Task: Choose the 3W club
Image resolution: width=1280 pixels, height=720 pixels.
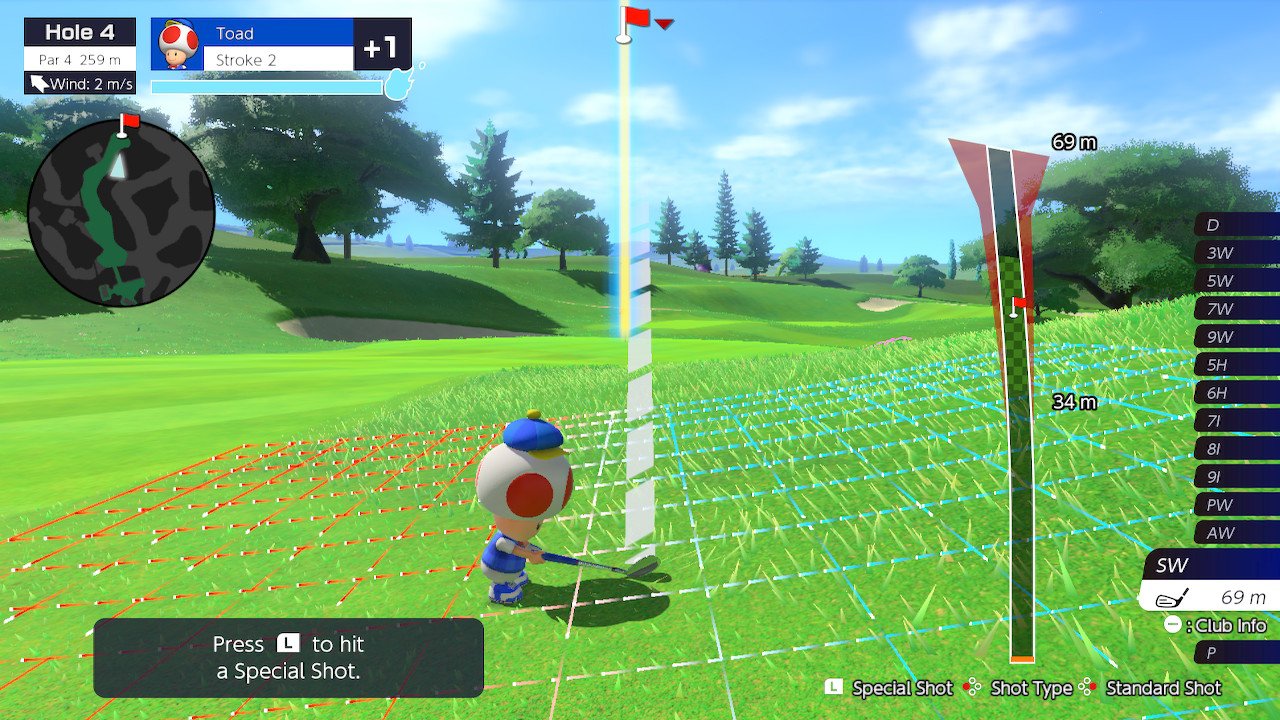Action: pyautogui.click(x=1236, y=253)
